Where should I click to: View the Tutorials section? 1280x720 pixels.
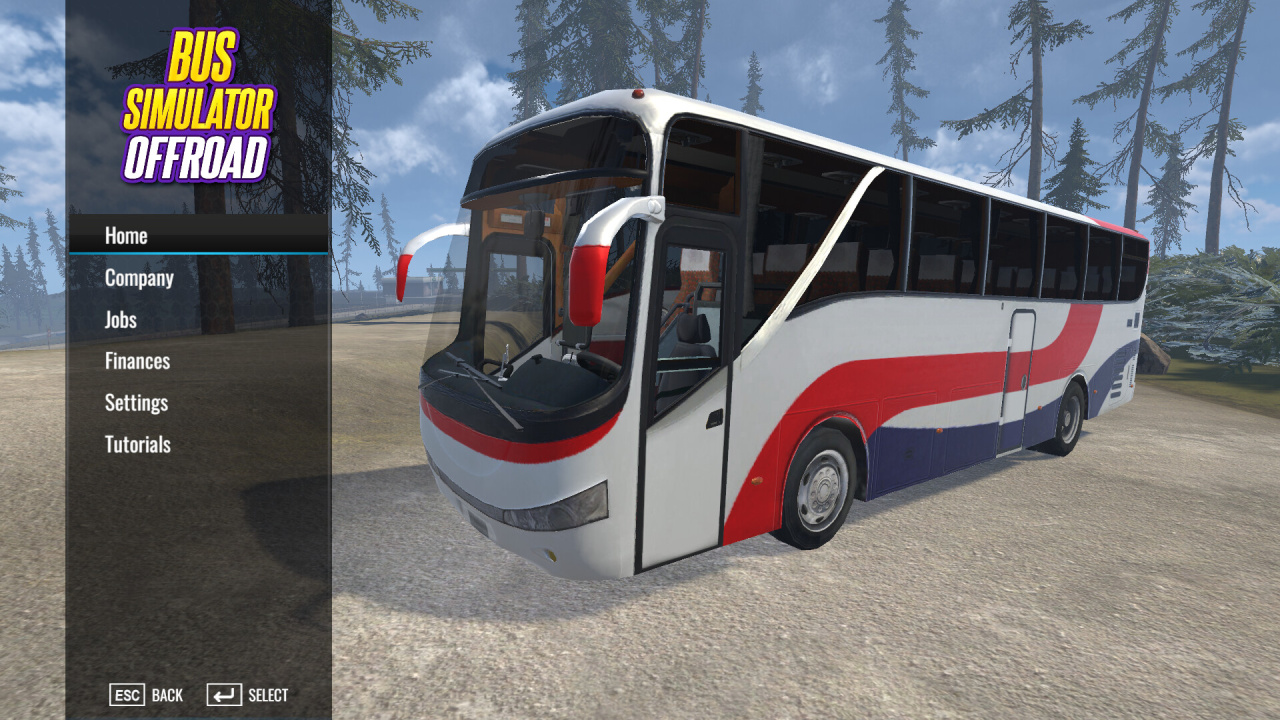pos(138,445)
